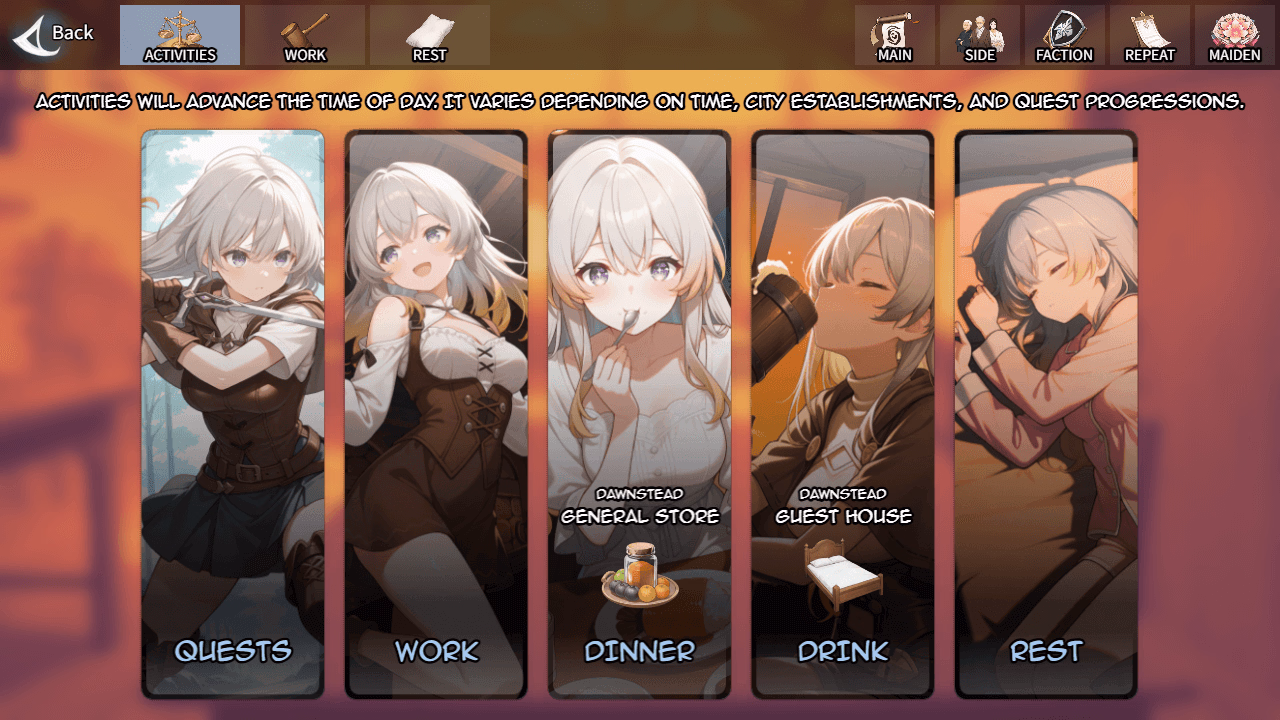Screen dimensions: 1280x720
Task: Choose the Quests activity card
Action: coord(233,414)
